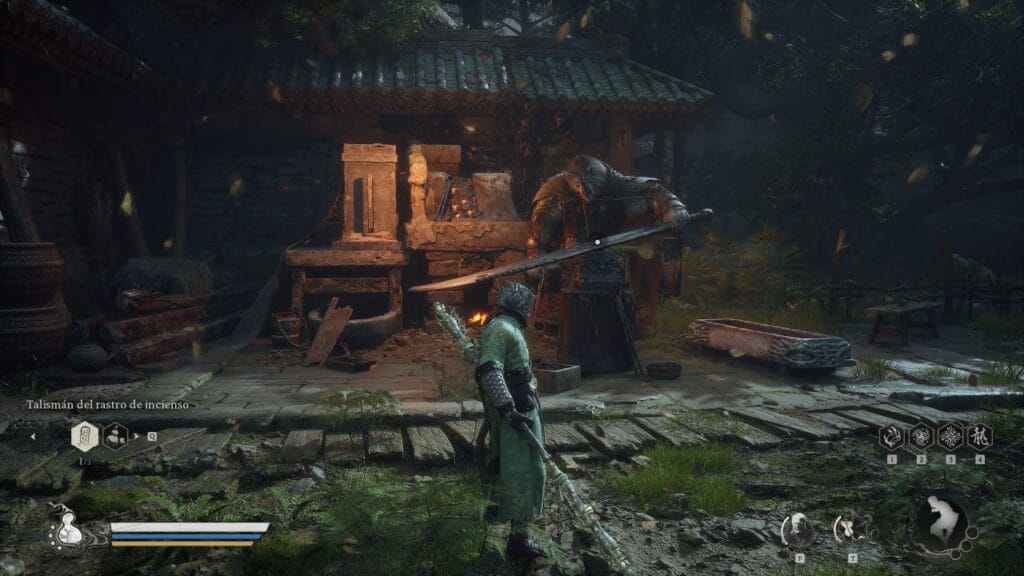Activate the spirit skill portrait icon
The width and height of the screenshot is (1024, 576).
798,527
